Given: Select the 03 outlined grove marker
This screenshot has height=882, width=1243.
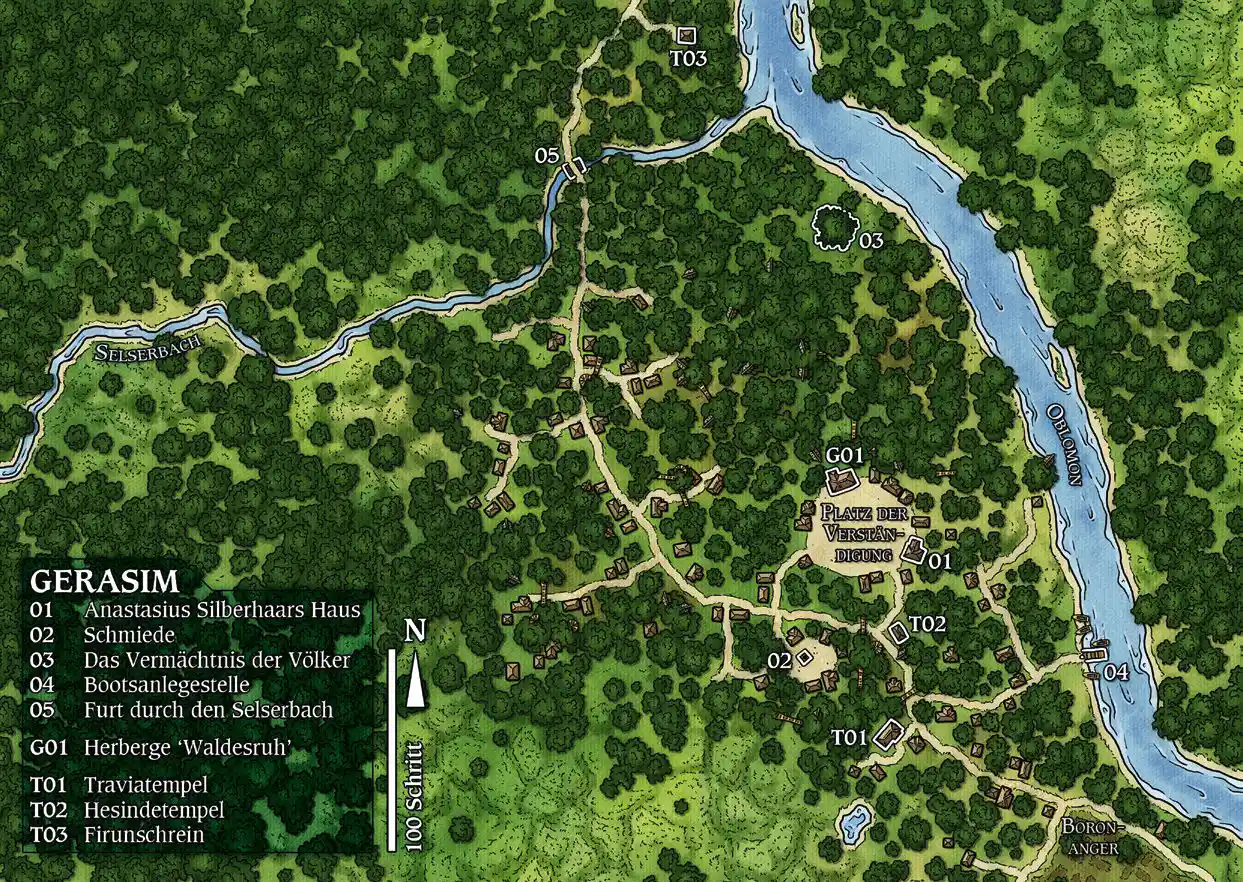Looking at the screenshot, I should [x=834, y=226].
